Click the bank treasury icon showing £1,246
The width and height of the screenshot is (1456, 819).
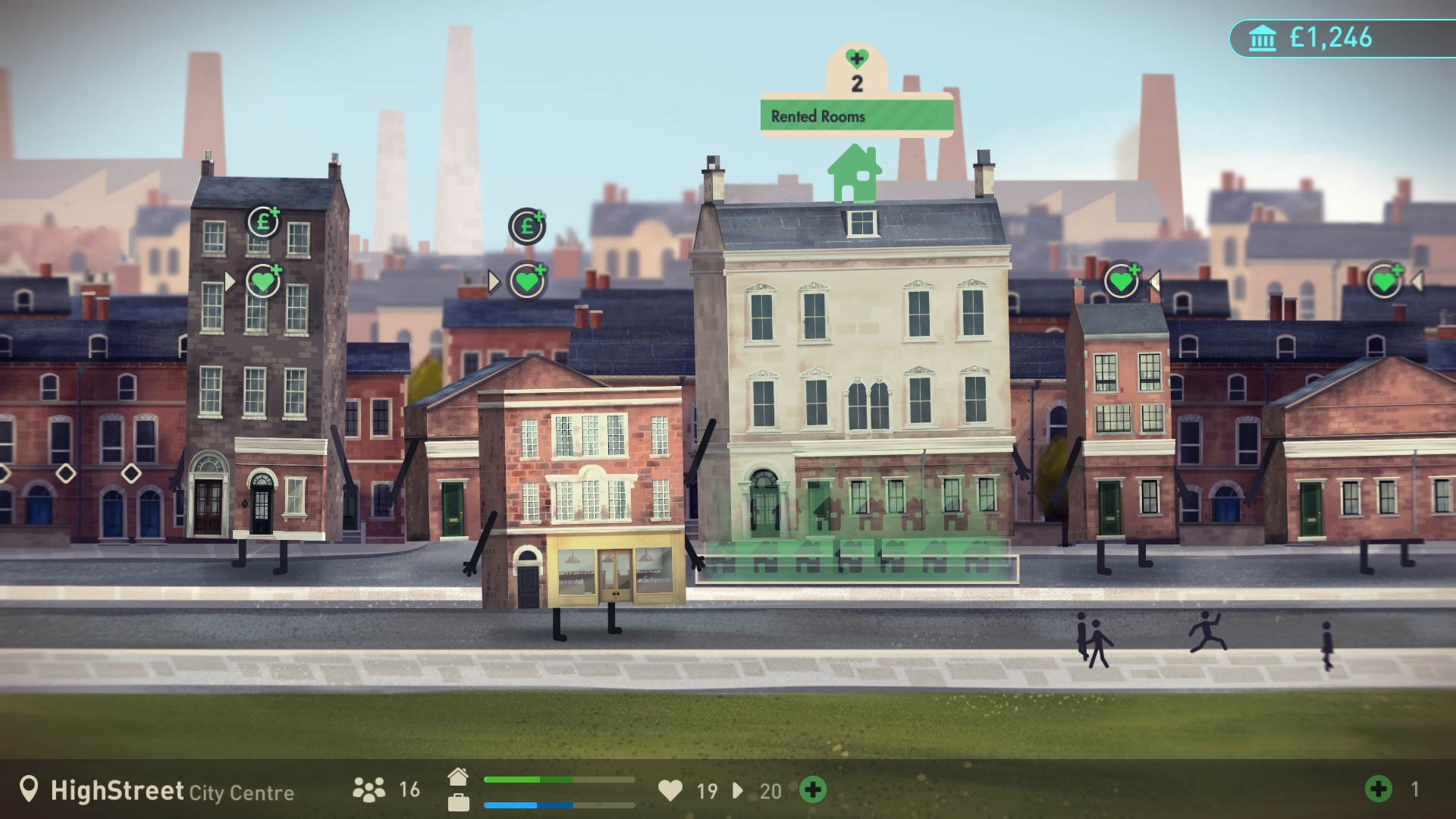tap(1263, 35)
